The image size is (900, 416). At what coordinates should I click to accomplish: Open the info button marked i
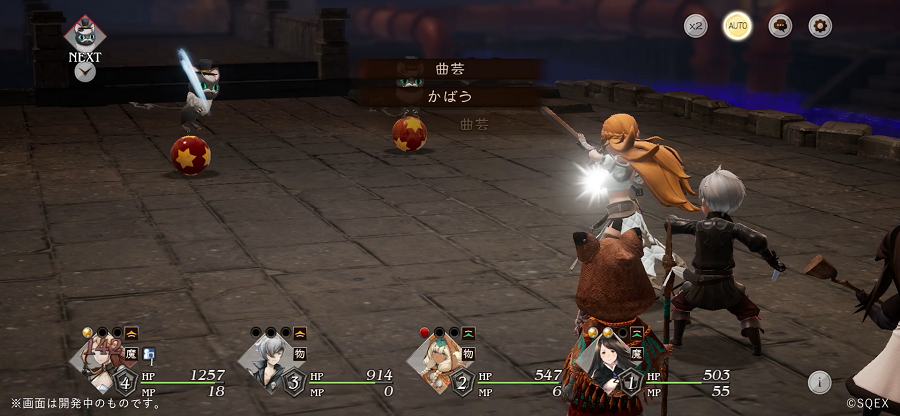(820, 381)
